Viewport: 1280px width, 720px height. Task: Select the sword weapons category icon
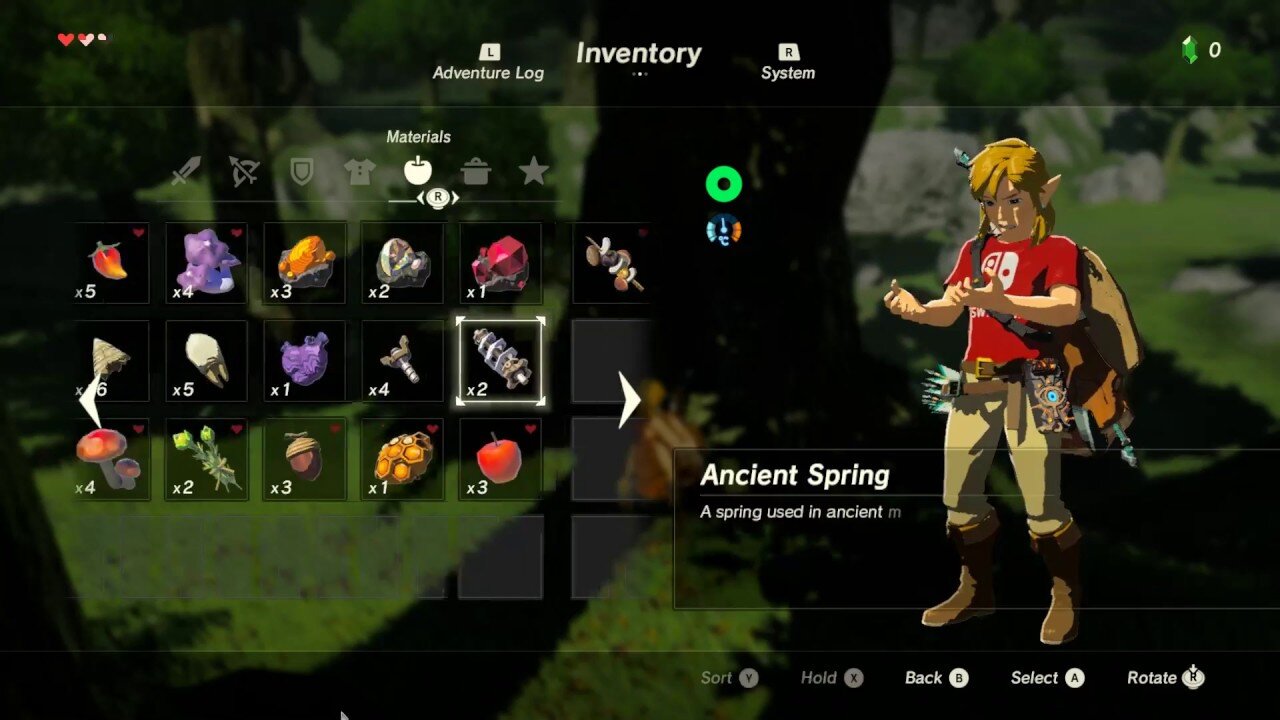click(x=186, y=171)
